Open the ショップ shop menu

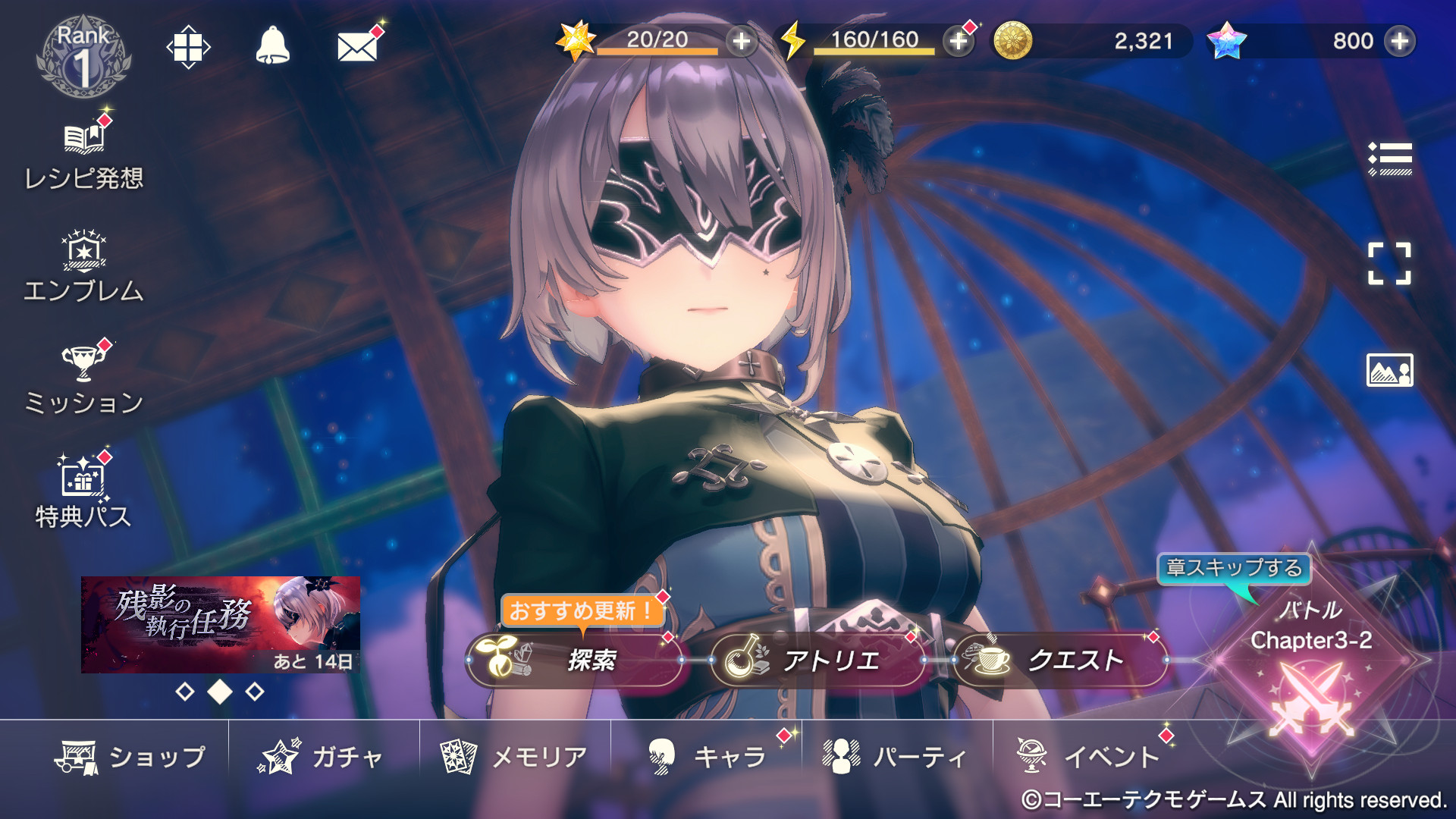tap(130, 757)
